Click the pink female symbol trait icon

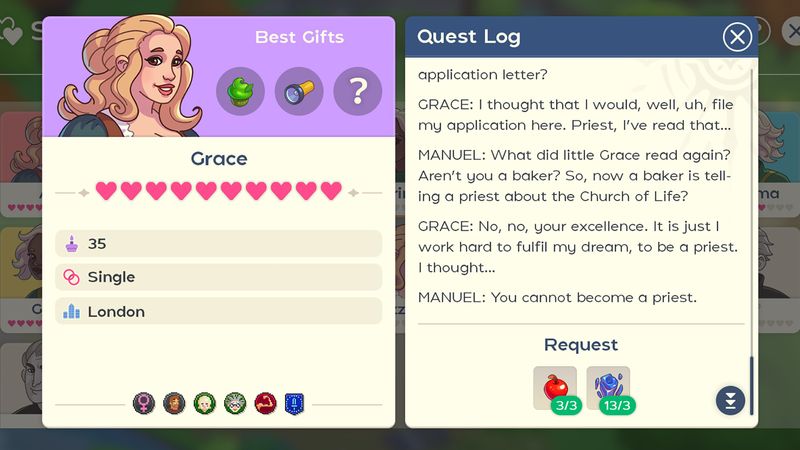pos(144,403)
